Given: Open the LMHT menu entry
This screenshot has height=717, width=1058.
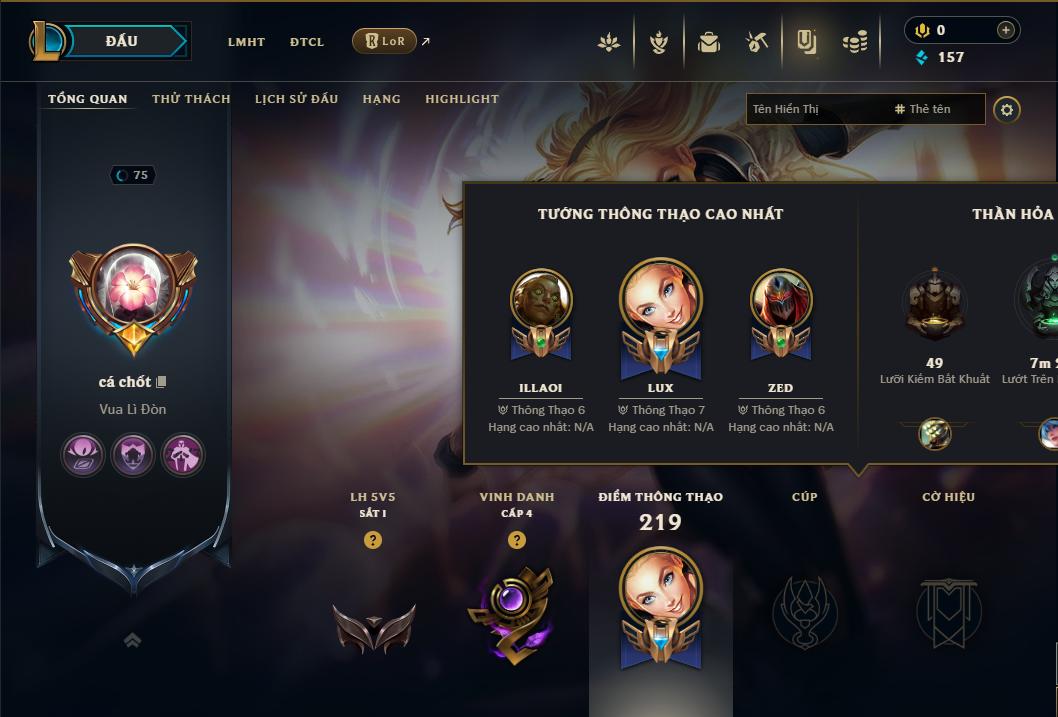Looking at the screenshot, I should coord(246,42).
